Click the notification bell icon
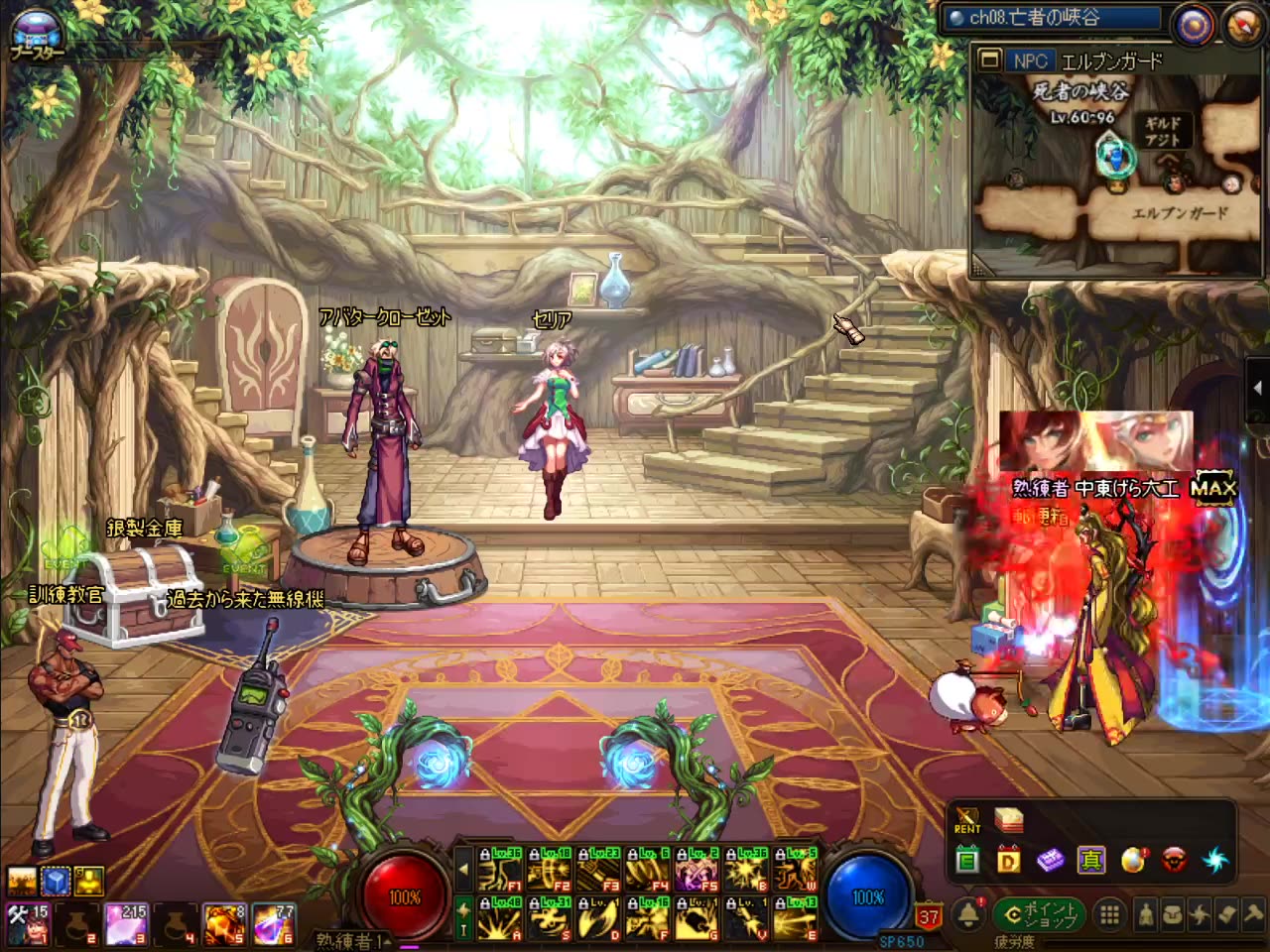Screen dimensions: 1270x952 tap(968, 914)
